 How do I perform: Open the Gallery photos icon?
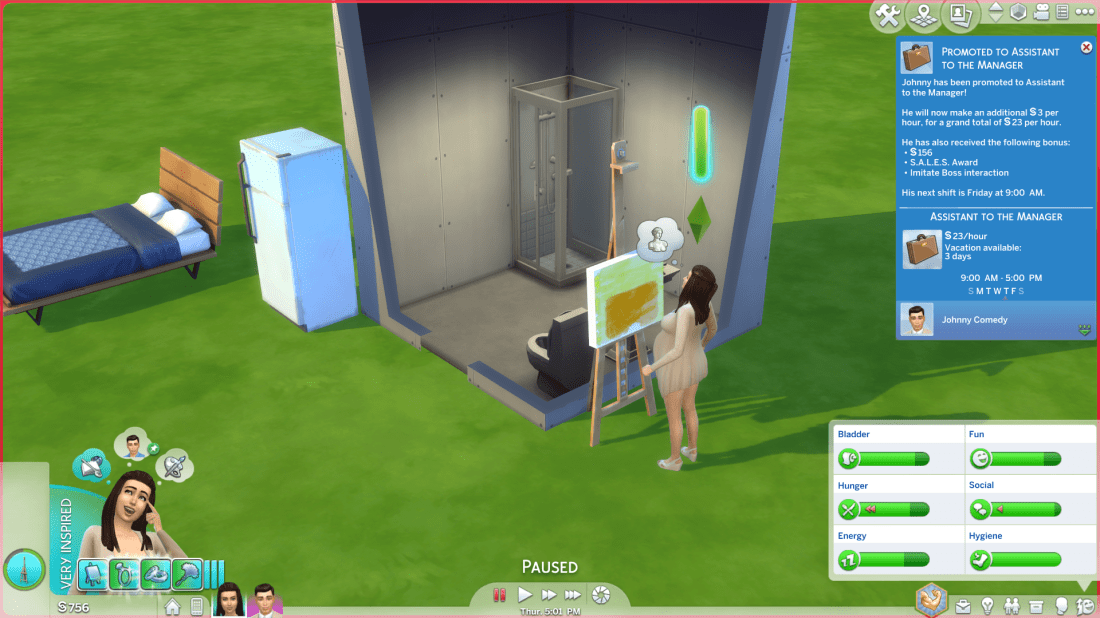coord(961,14)
